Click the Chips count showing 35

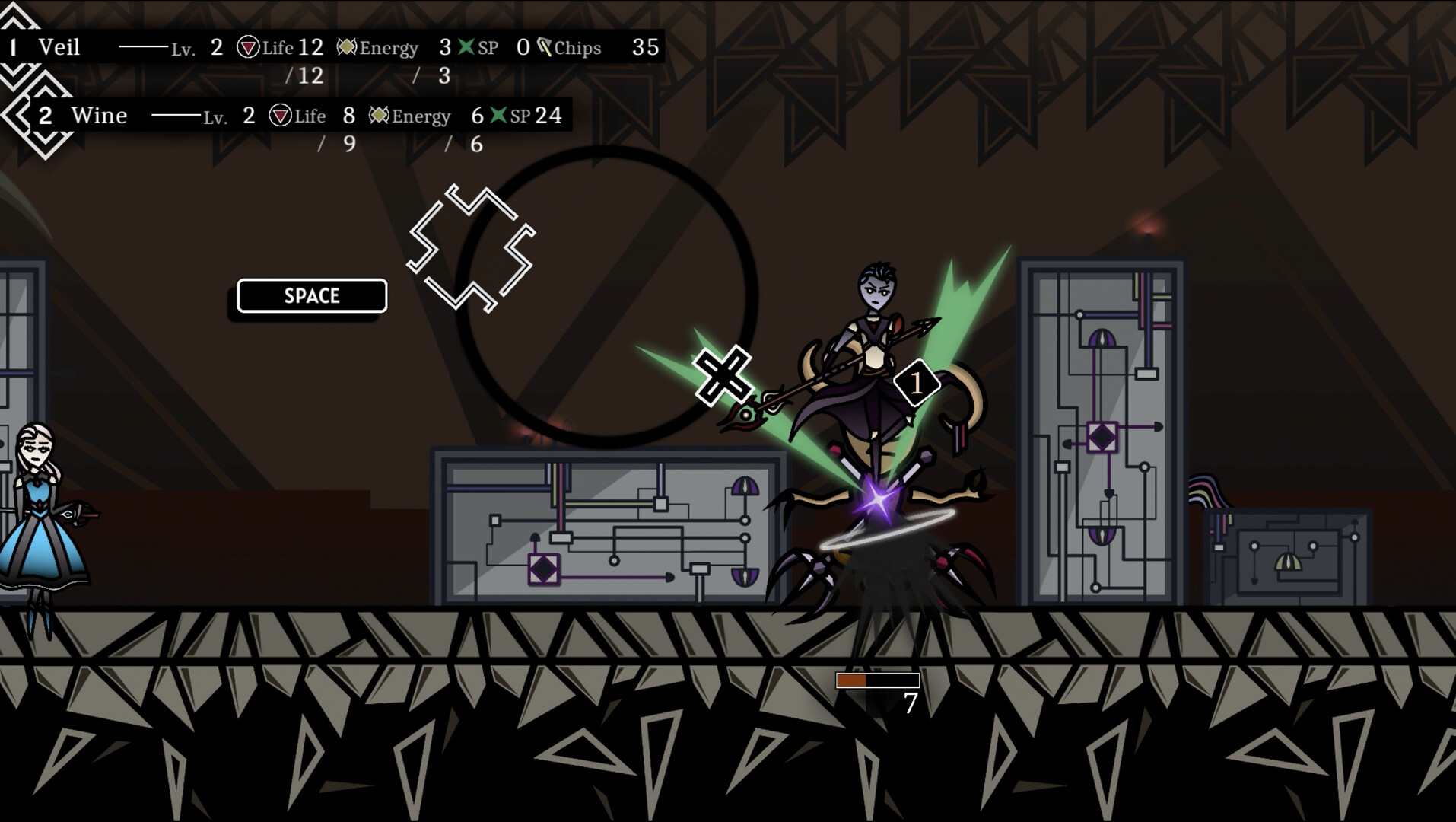(x=646, y=47)
